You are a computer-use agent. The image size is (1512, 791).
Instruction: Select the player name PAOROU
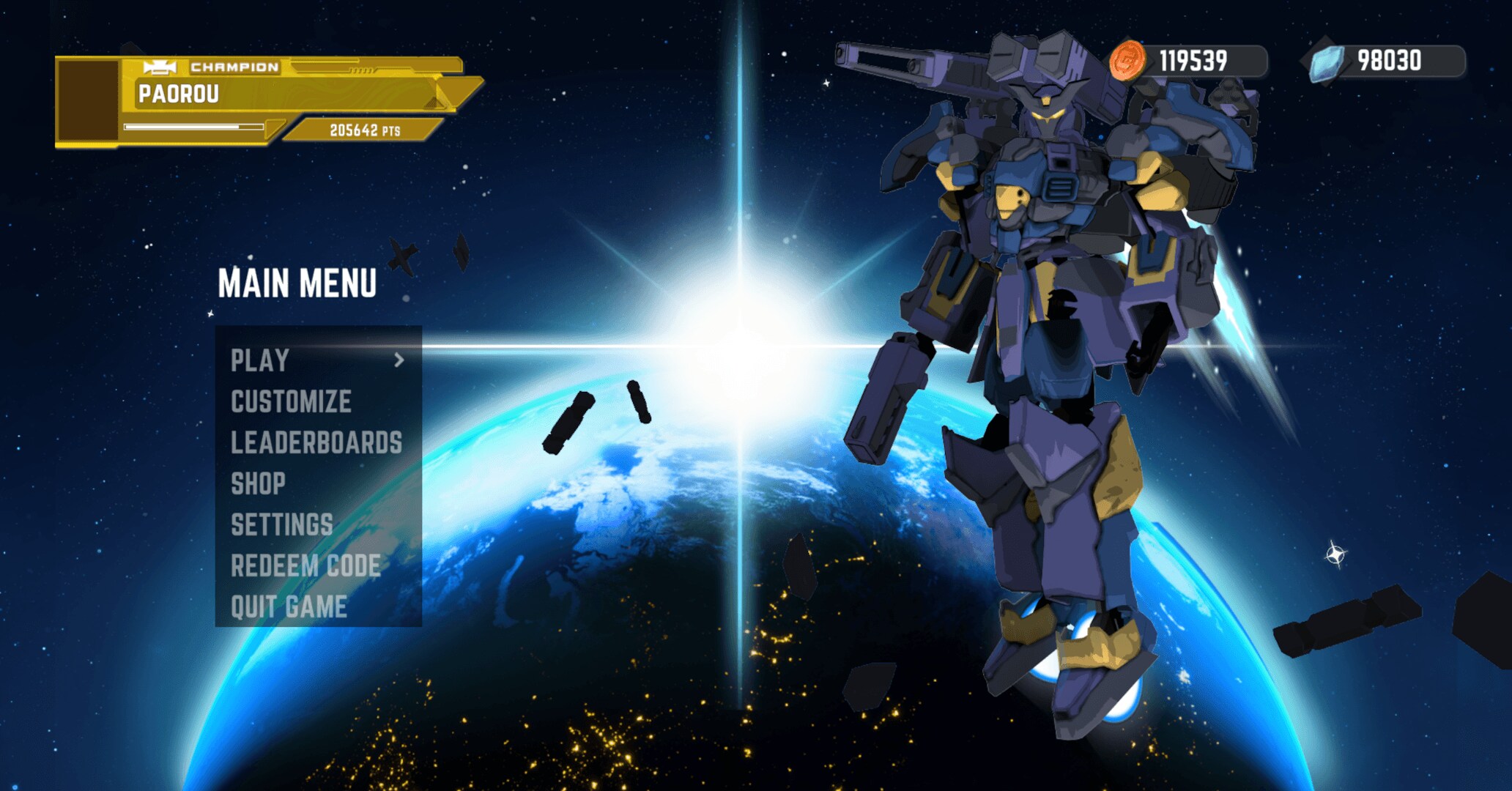(178, 94)
